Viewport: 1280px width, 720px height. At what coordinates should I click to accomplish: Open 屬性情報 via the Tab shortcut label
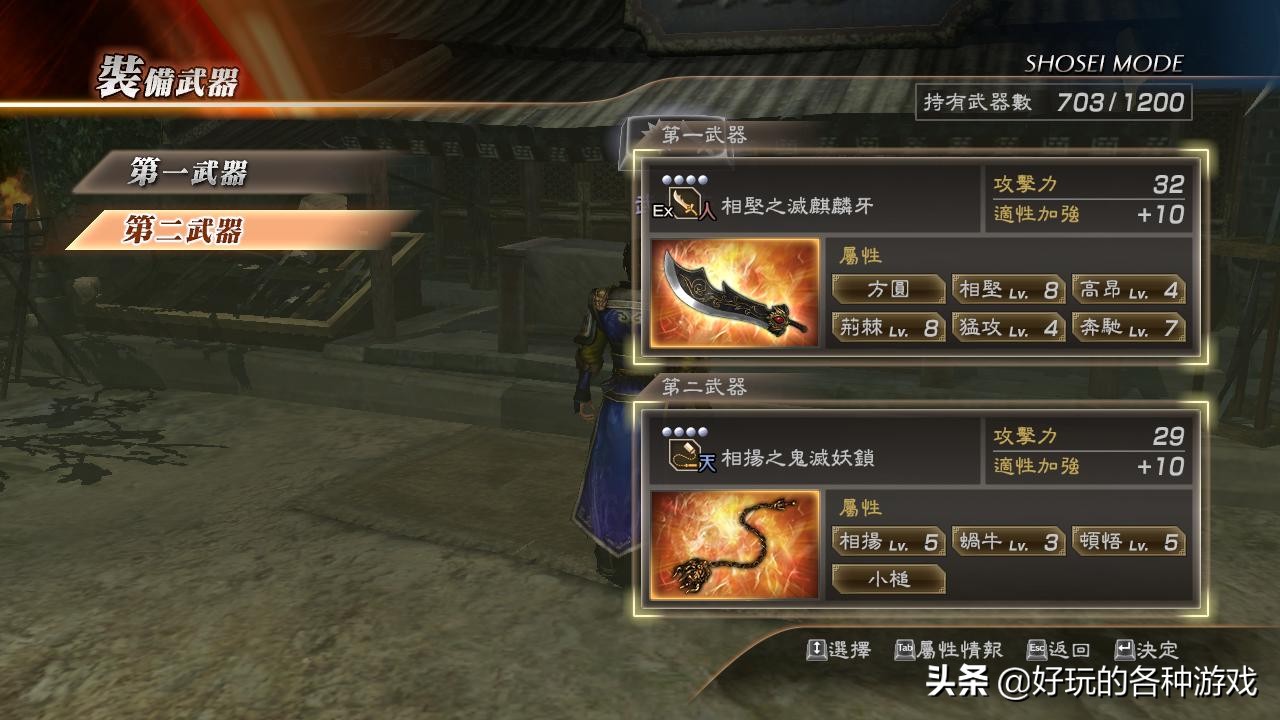(x=948, y=649)
